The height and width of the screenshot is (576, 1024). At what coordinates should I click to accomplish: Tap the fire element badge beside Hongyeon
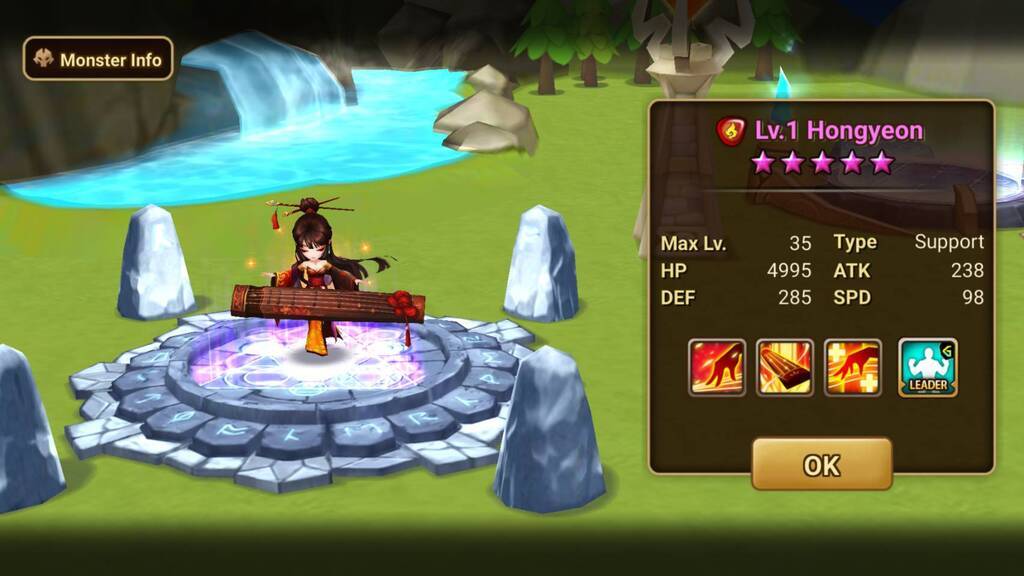(732, 131)
